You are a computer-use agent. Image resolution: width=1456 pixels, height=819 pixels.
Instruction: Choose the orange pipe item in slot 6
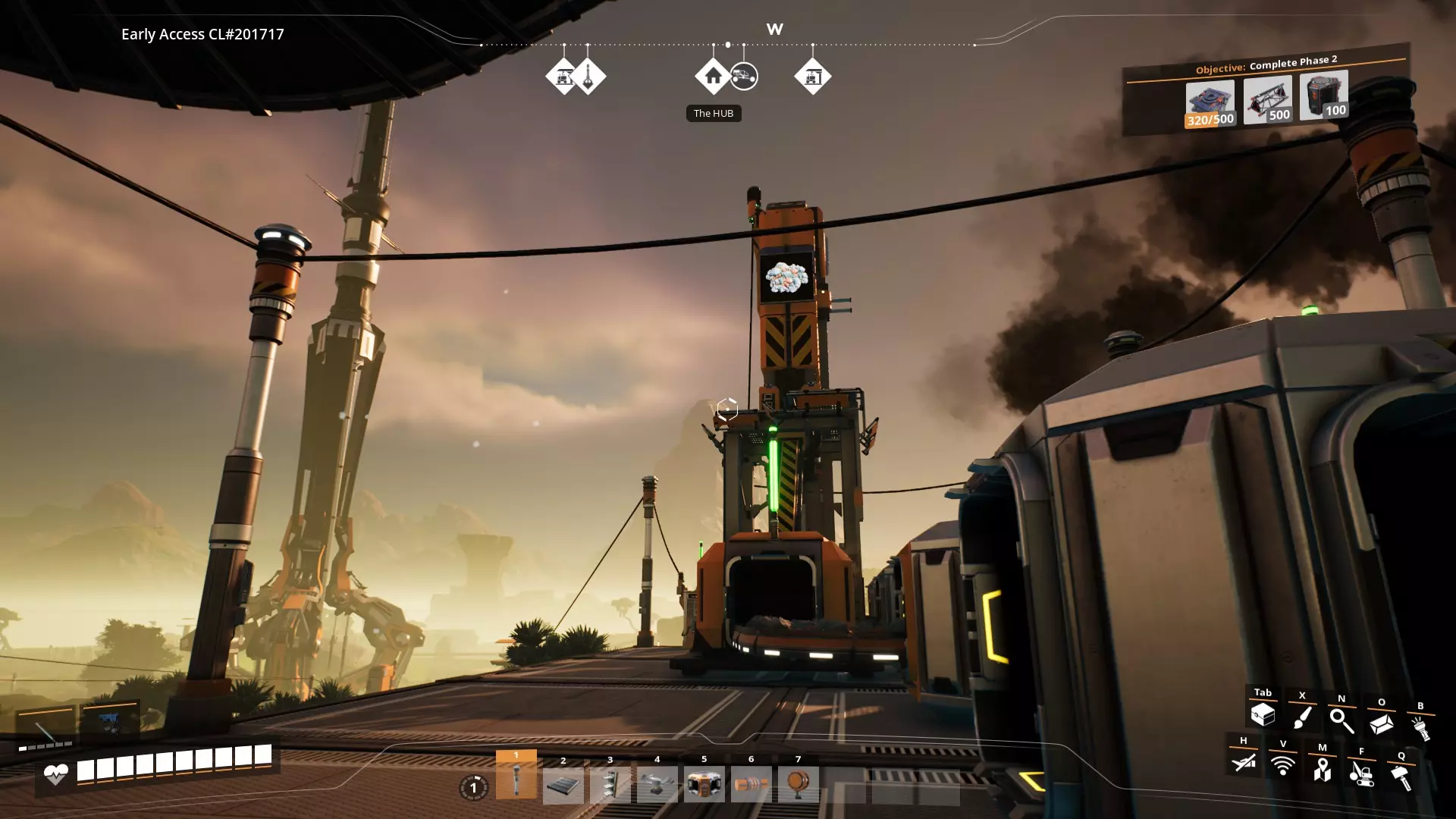[x=752, y=785]
